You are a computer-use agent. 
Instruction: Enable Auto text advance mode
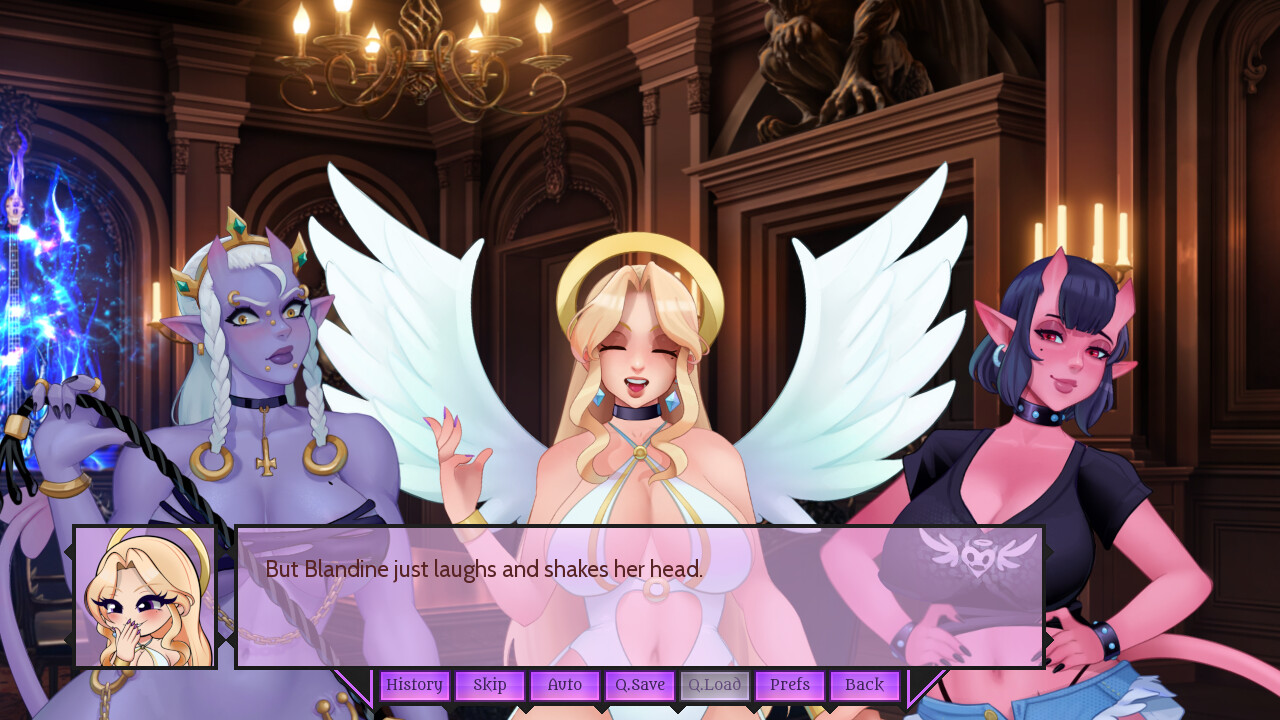564,685
